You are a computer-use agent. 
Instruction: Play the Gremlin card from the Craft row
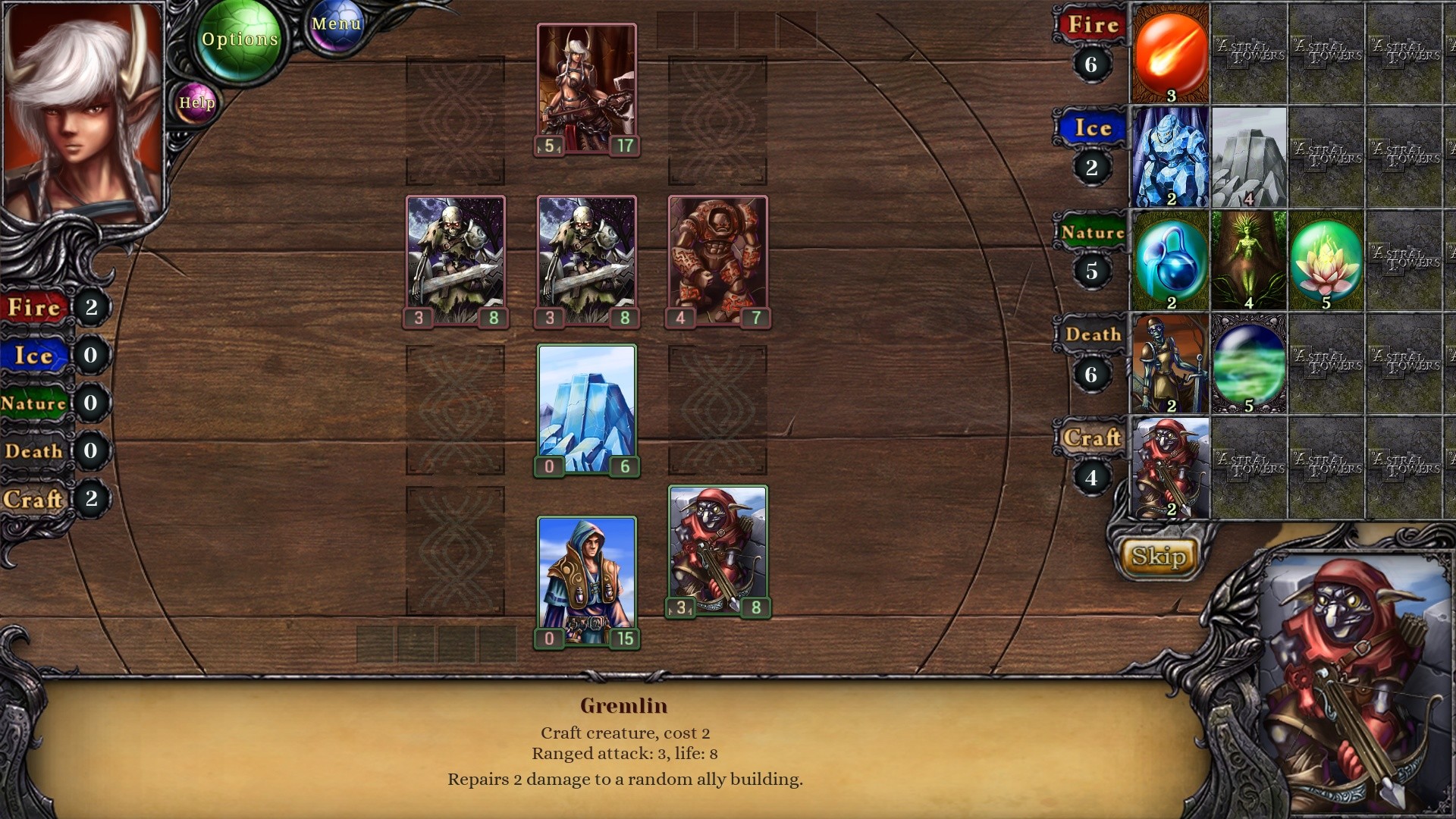1171,468
